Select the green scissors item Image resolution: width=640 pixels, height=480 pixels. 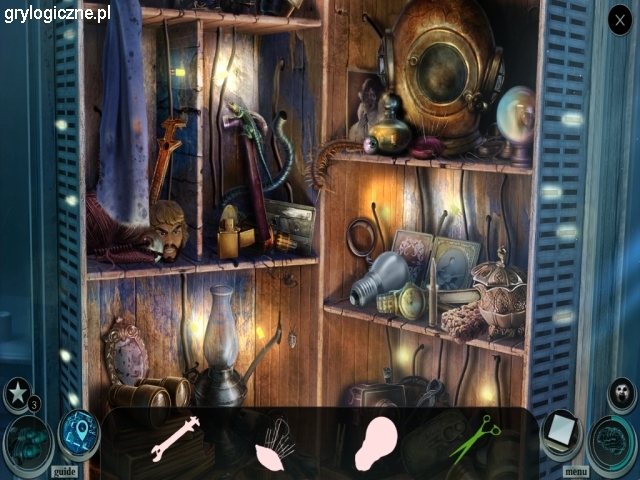pyautogui.click(x=474, y=439)
